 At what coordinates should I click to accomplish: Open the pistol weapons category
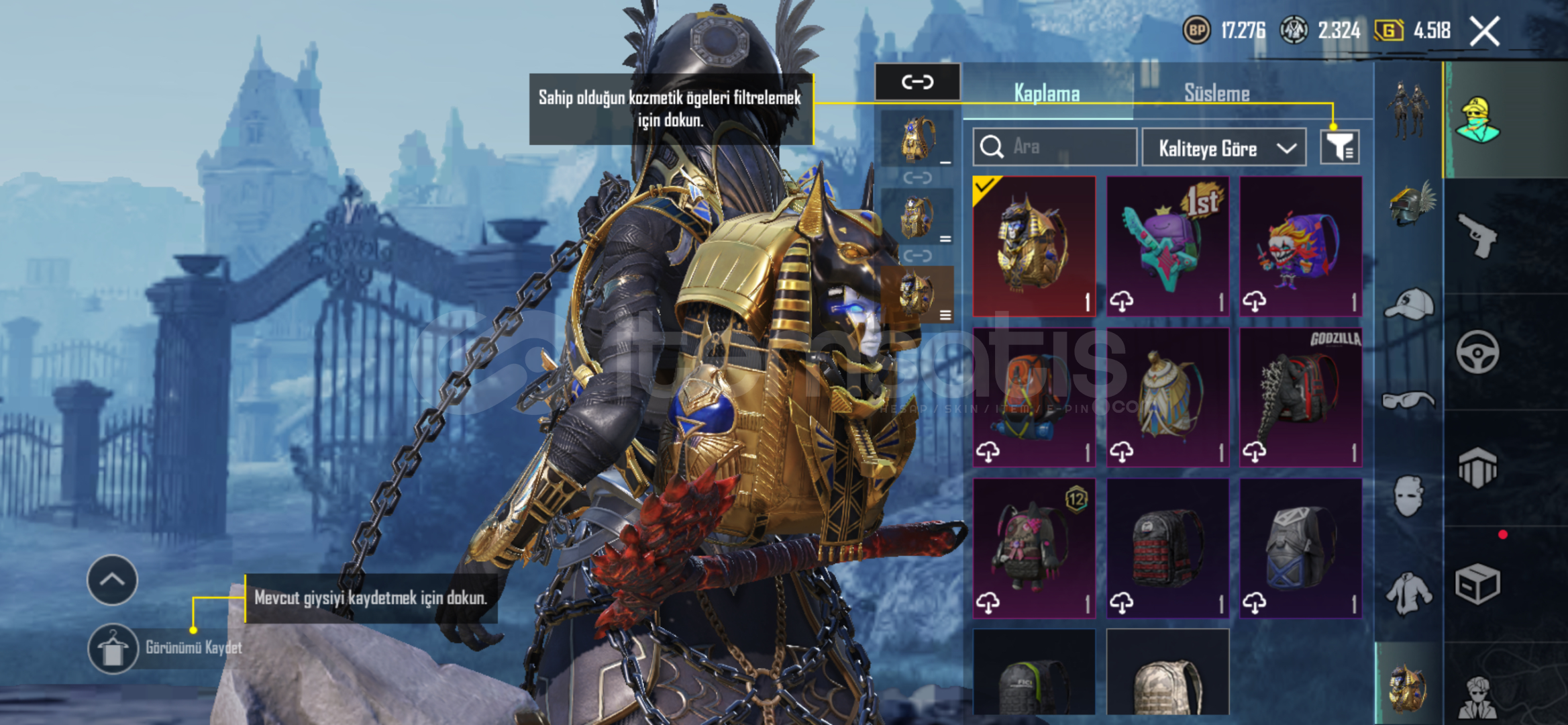pyautogui.click(x=1477, y=235)
